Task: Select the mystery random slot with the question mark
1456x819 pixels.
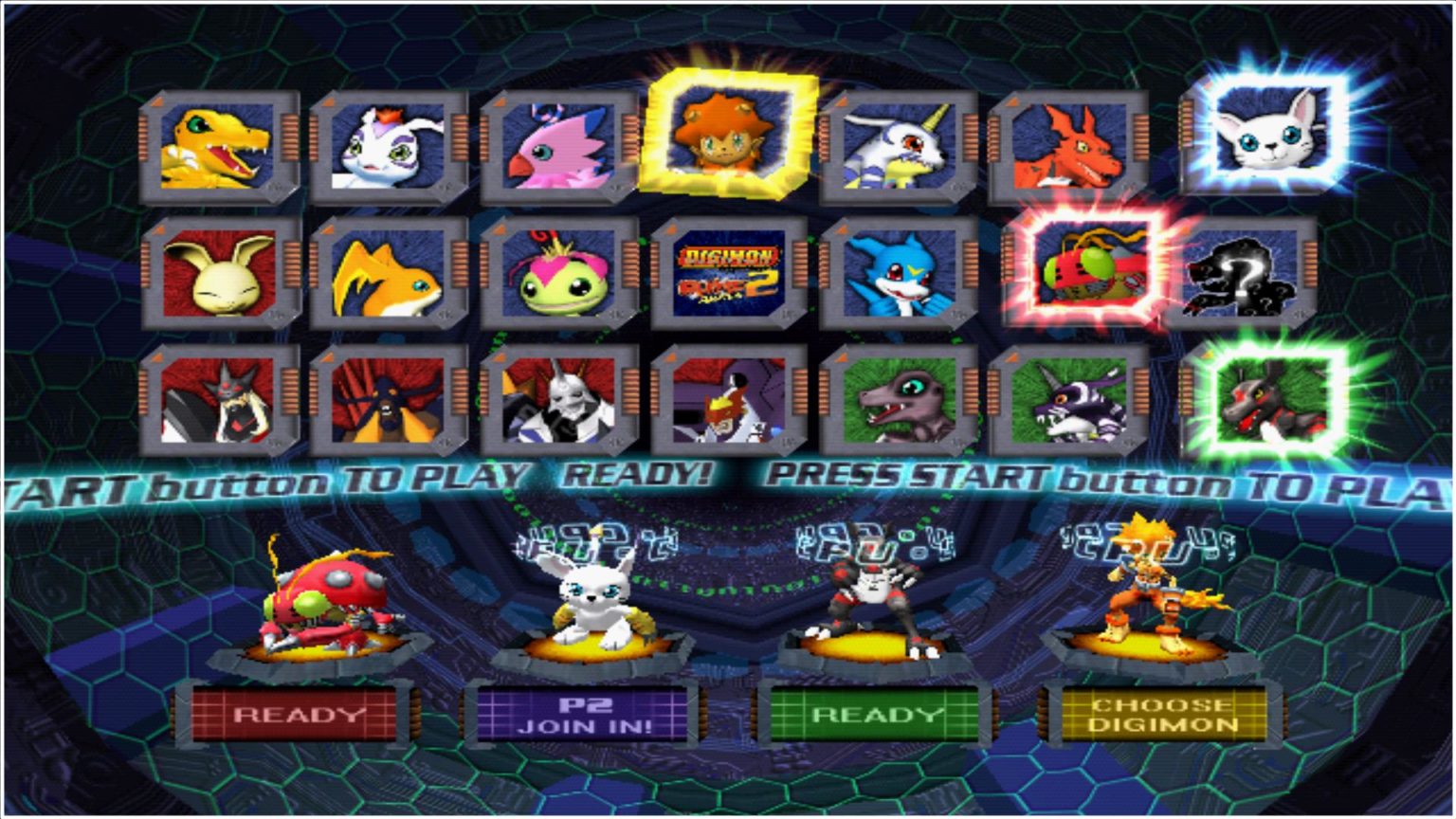Action: [x=1243, y=277]
